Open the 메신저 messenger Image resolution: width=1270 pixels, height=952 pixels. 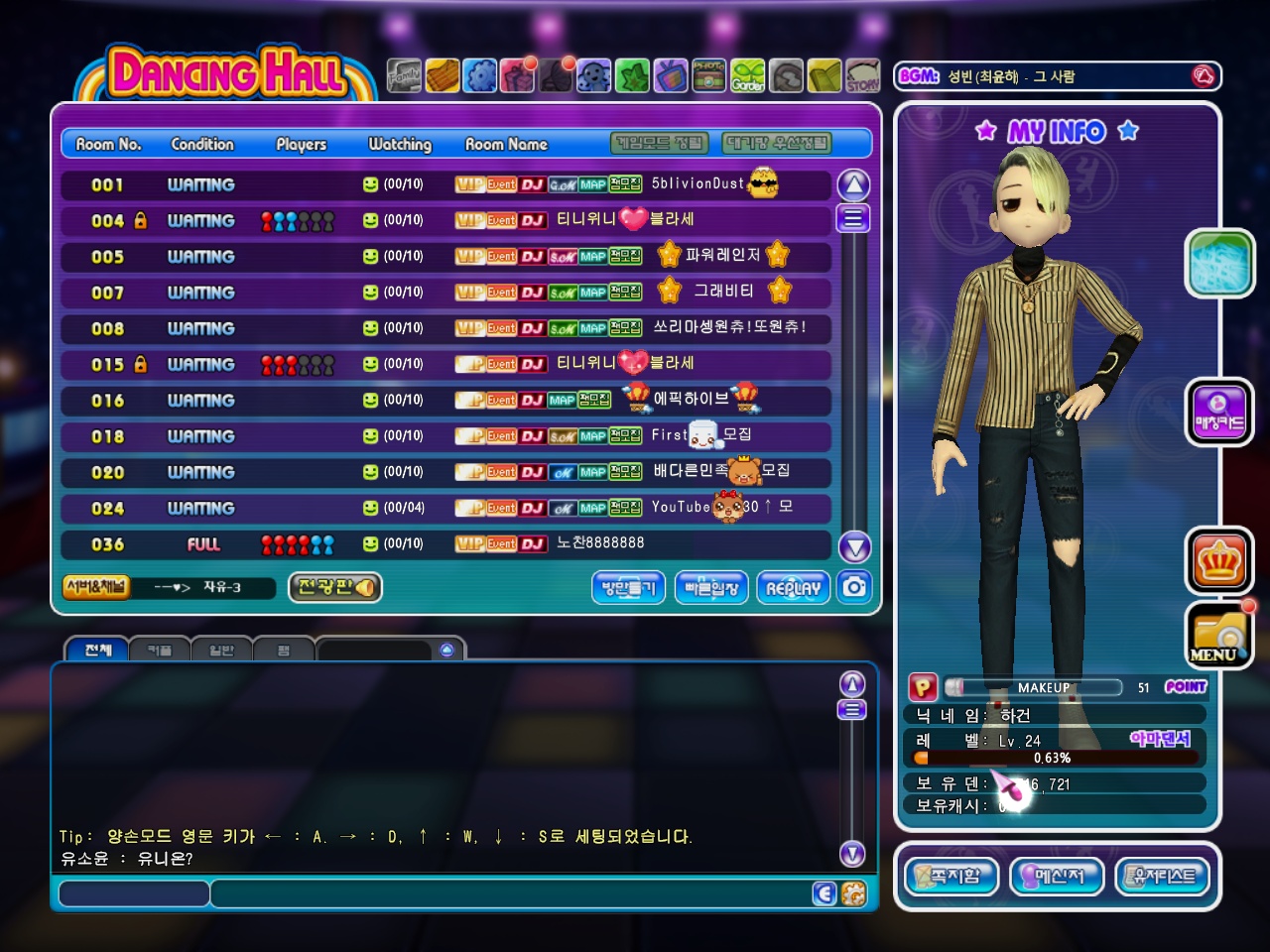point(1058,877)
